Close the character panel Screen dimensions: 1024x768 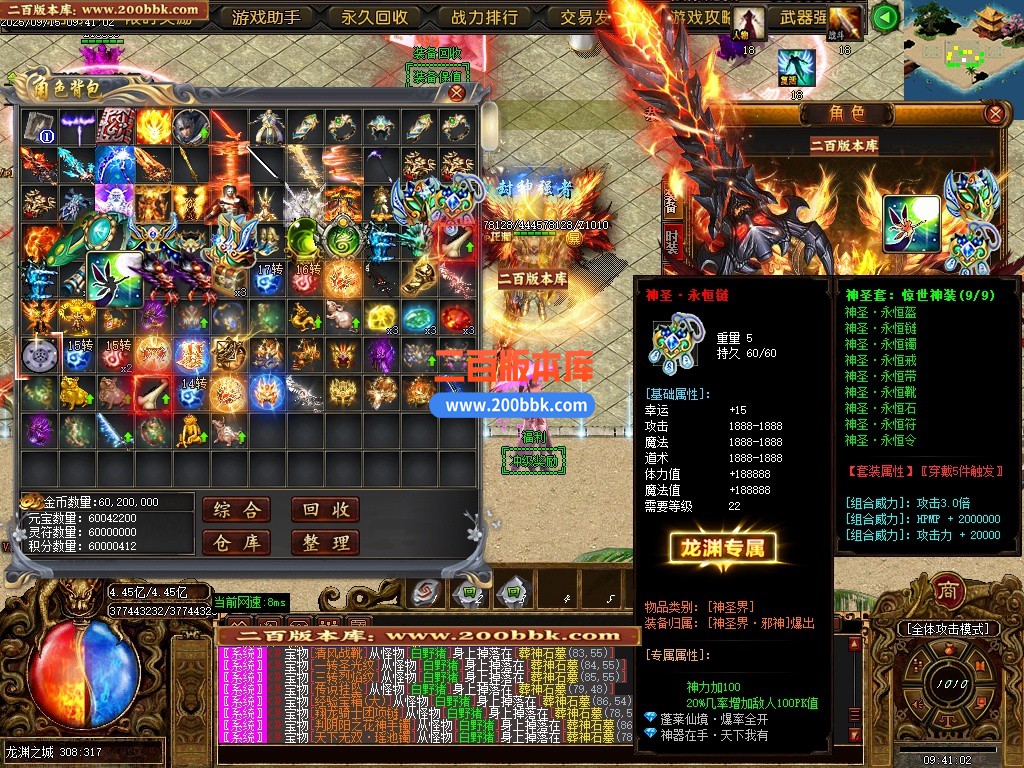(994, 113)
